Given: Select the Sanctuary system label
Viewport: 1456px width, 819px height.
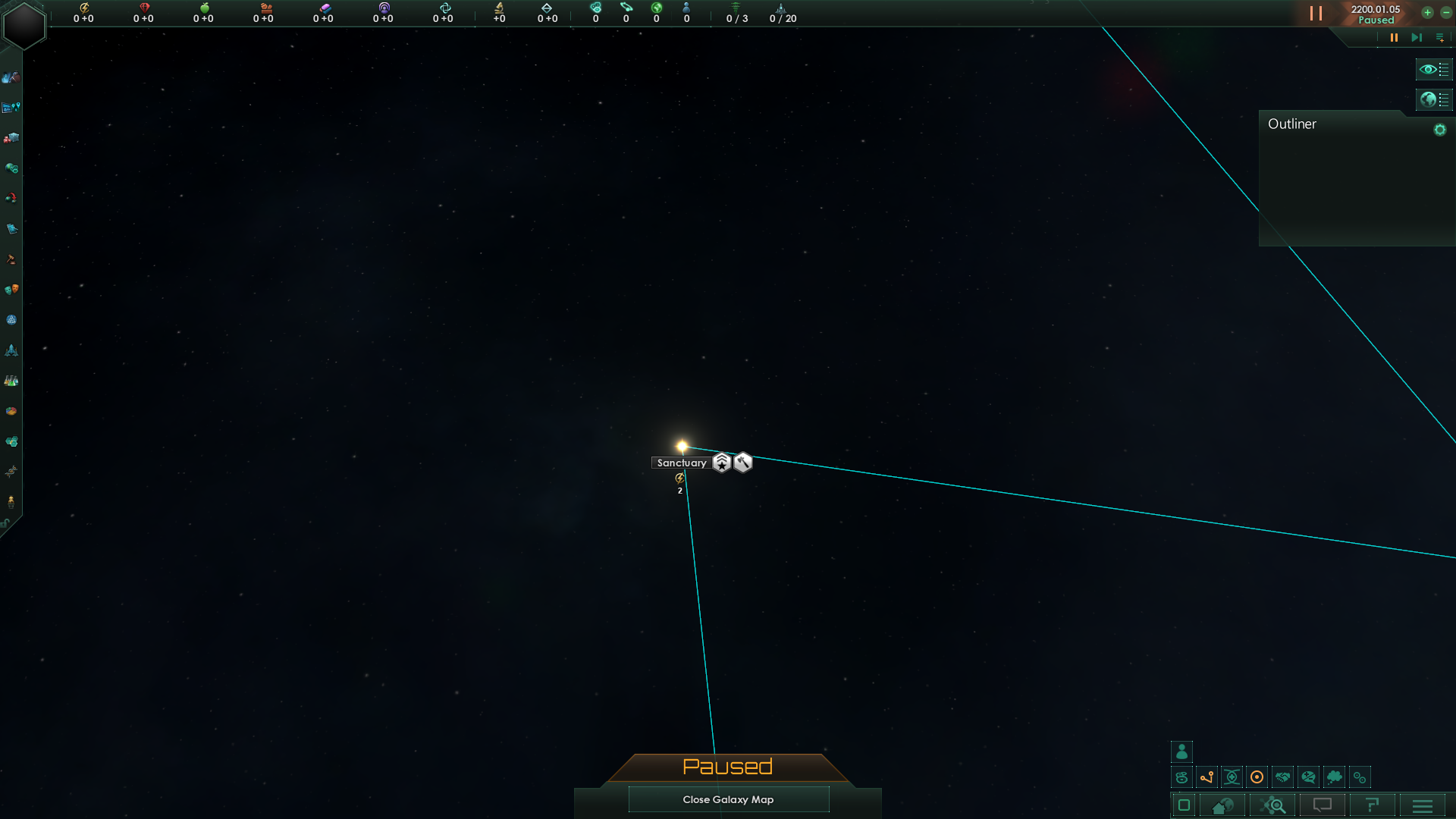Looking at the screenshot, I should click(681, 463).
